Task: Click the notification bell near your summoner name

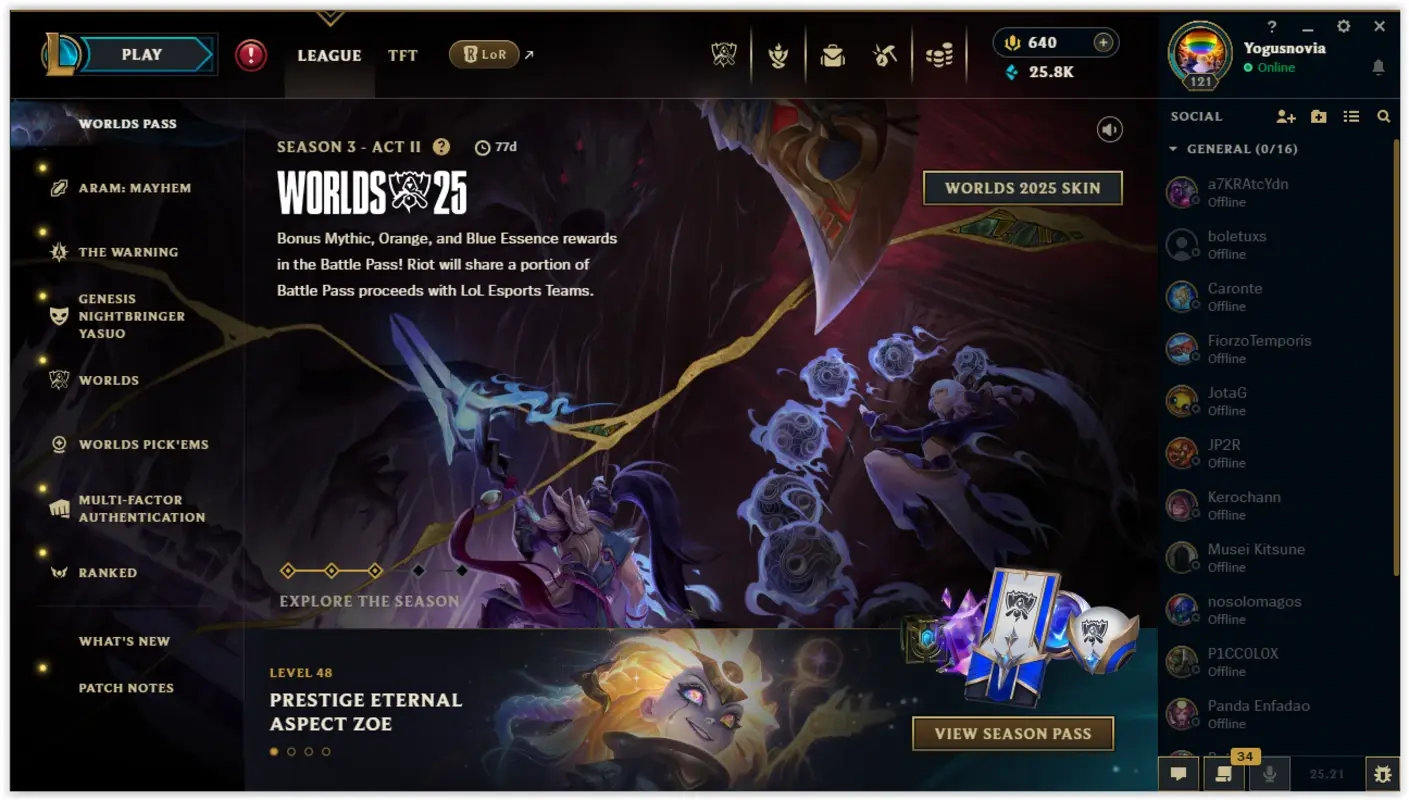Action: 1379,67
